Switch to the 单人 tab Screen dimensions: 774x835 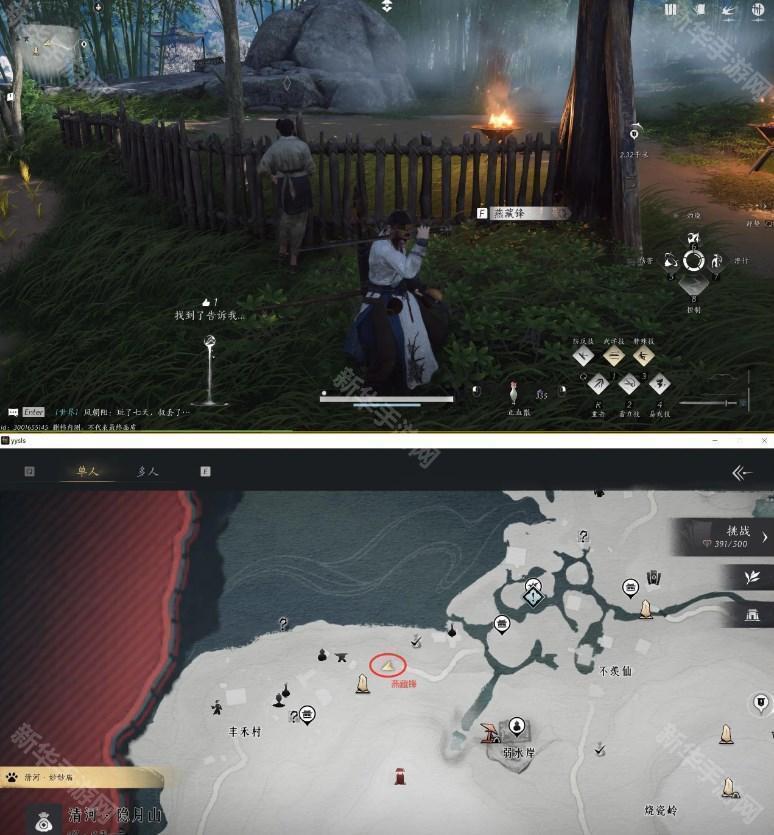coord(86,471)
